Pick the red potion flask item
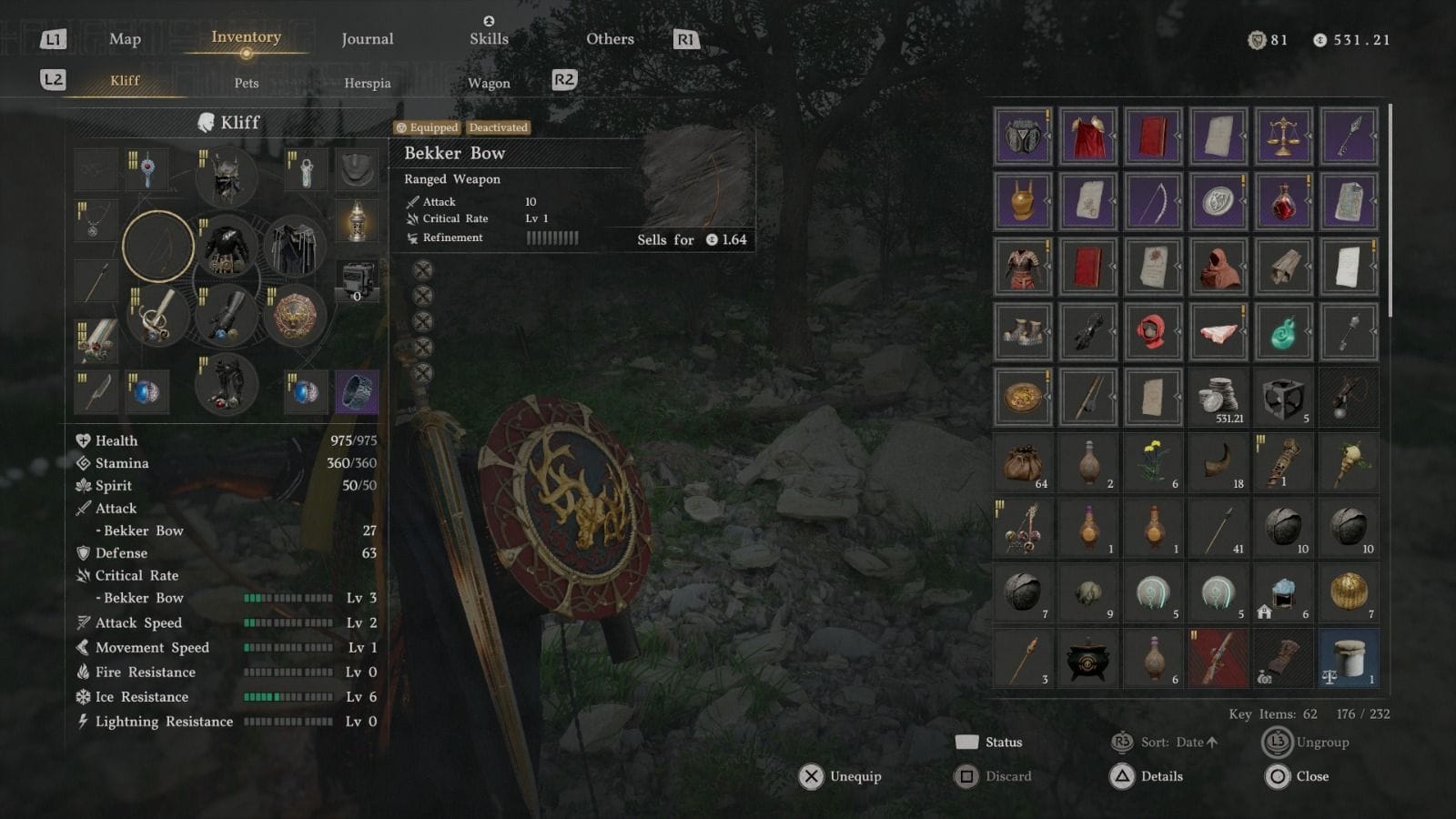 (1282, 202)
